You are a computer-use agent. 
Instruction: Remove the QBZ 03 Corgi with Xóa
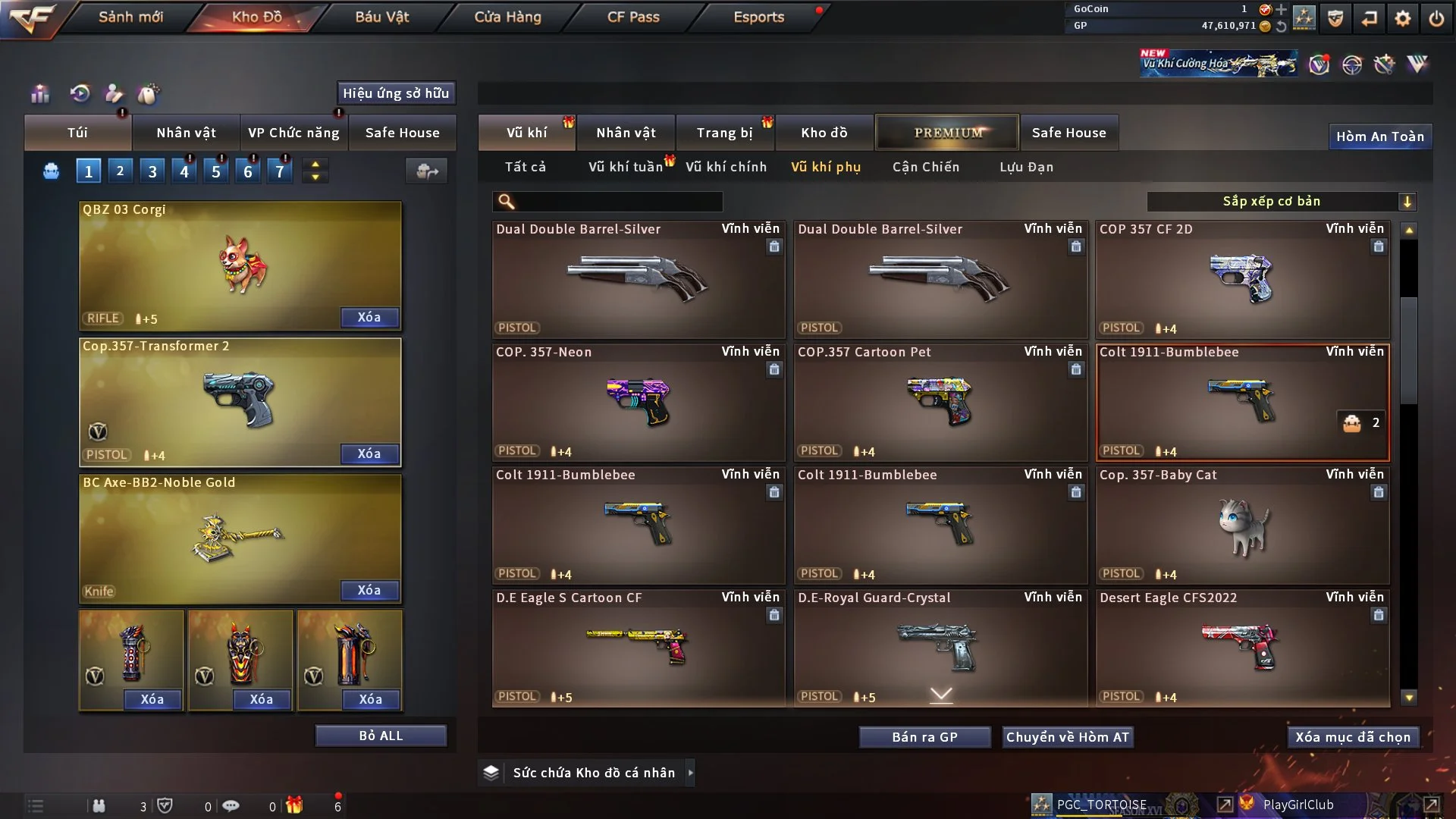(369, 317)
